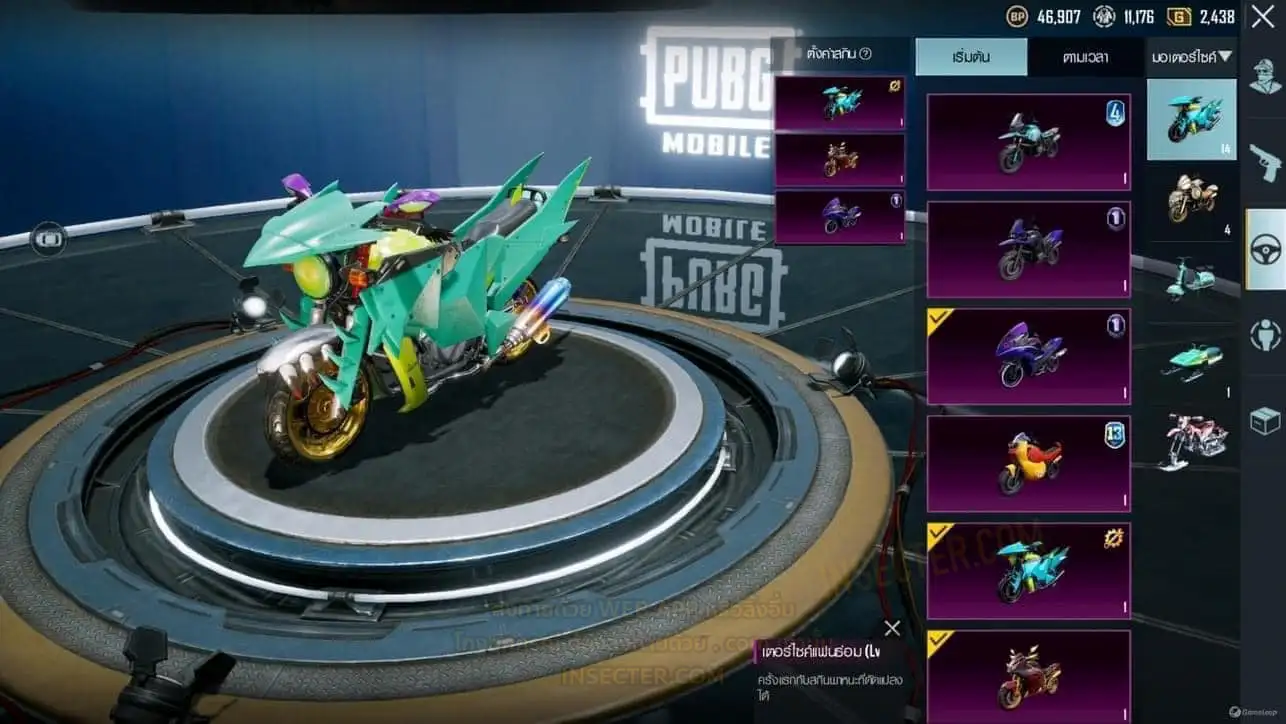Choose the yellow and red motorcycle skin
The image size is (1286, 724).
tap(1028, 464)
